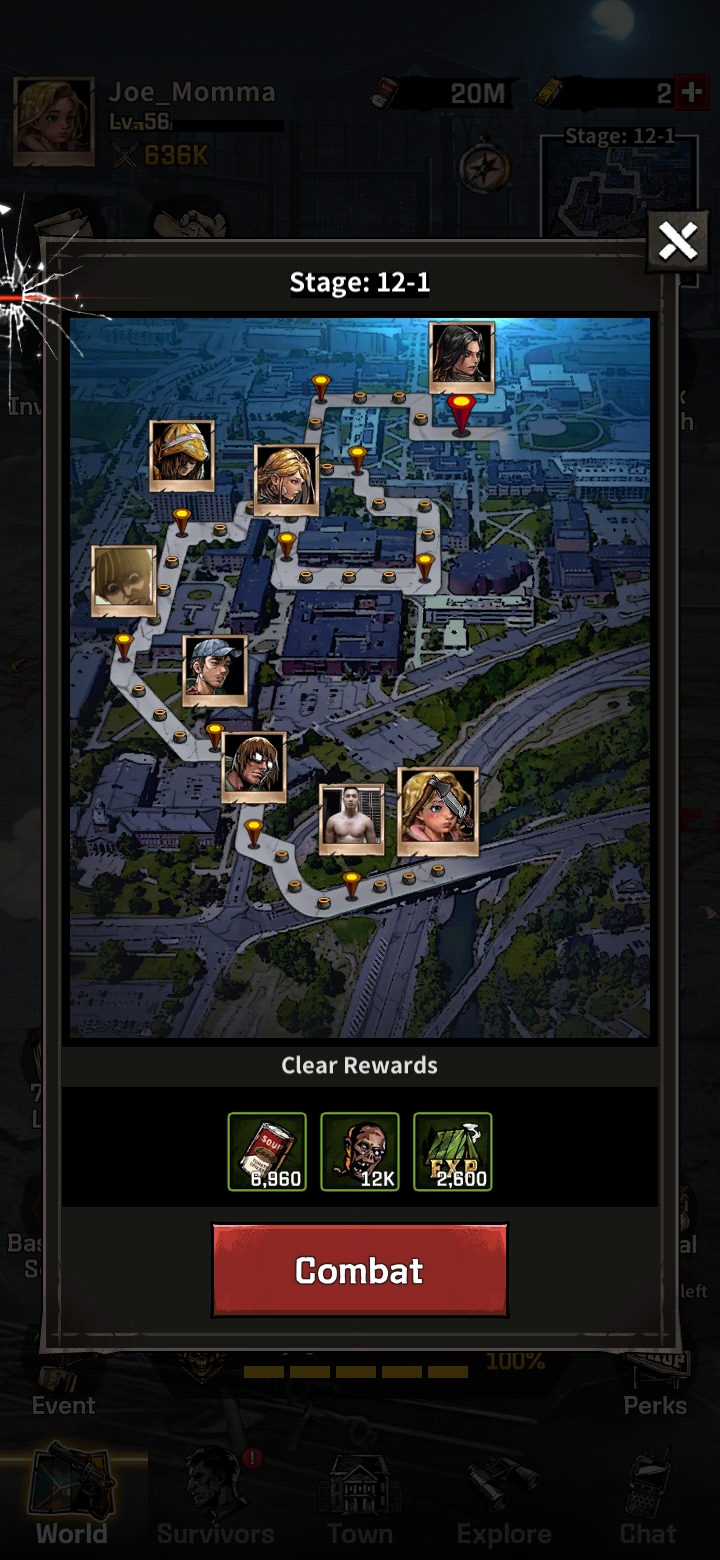Screen dimensions: 720x1560
Task: Select the shirtless man portrait on map
Action: click(x=351, y=819)
